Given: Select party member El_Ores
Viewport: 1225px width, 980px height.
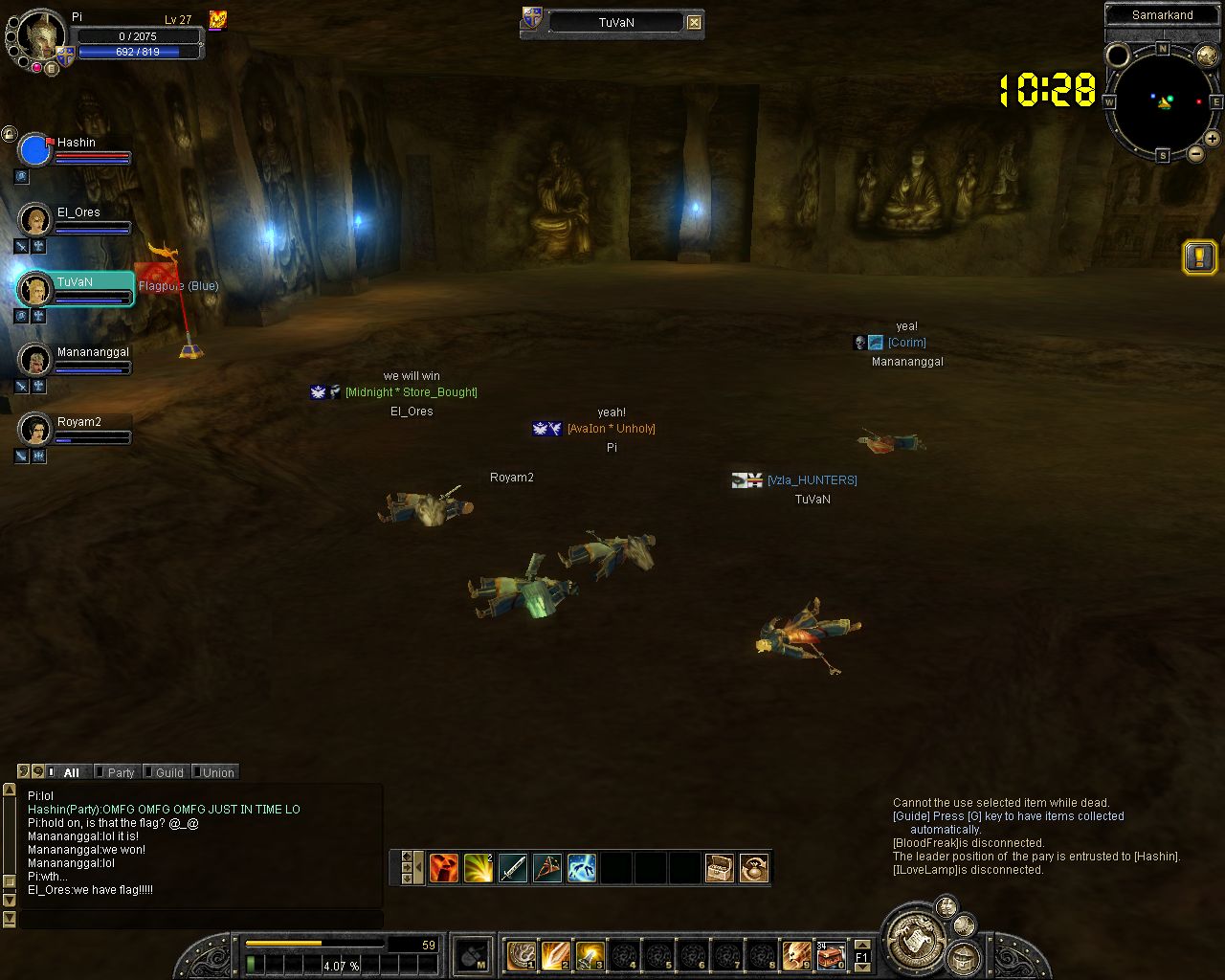Looking at the screenshot, I should click(77, 219).
